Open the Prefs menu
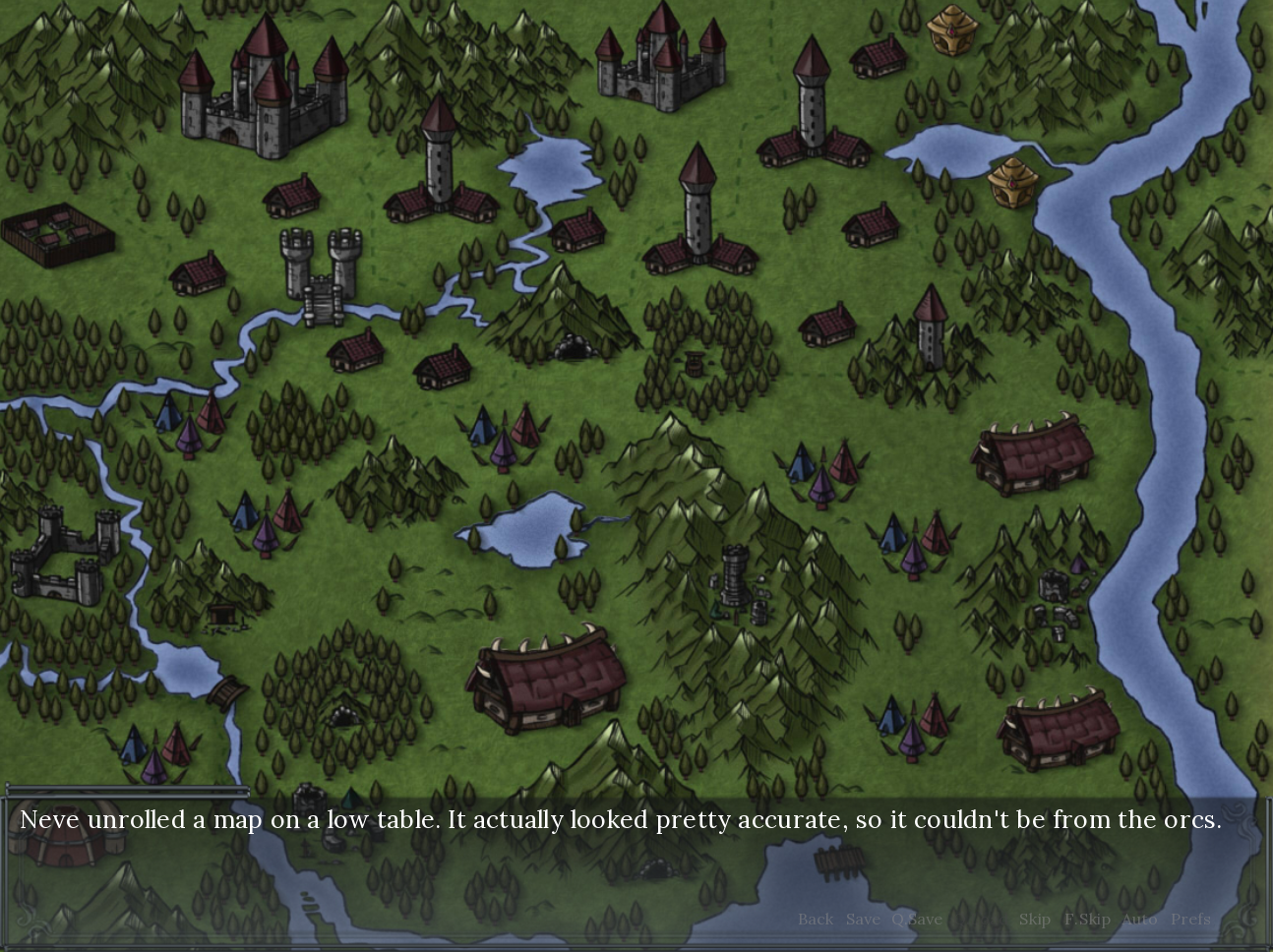This screenshot has height=952, width=1273. pos(1190,920)
